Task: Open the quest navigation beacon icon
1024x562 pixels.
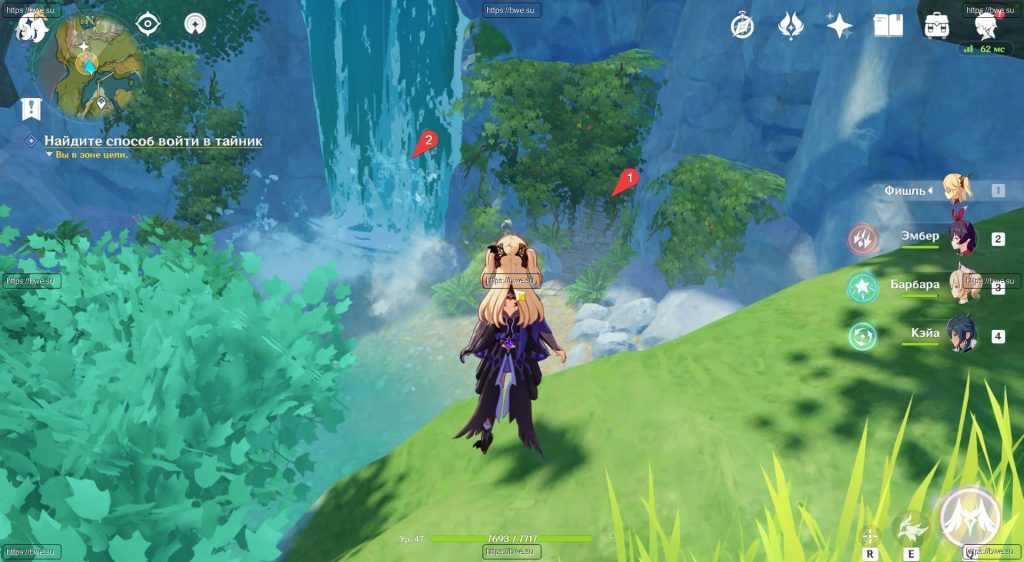Action: (196, 24)
